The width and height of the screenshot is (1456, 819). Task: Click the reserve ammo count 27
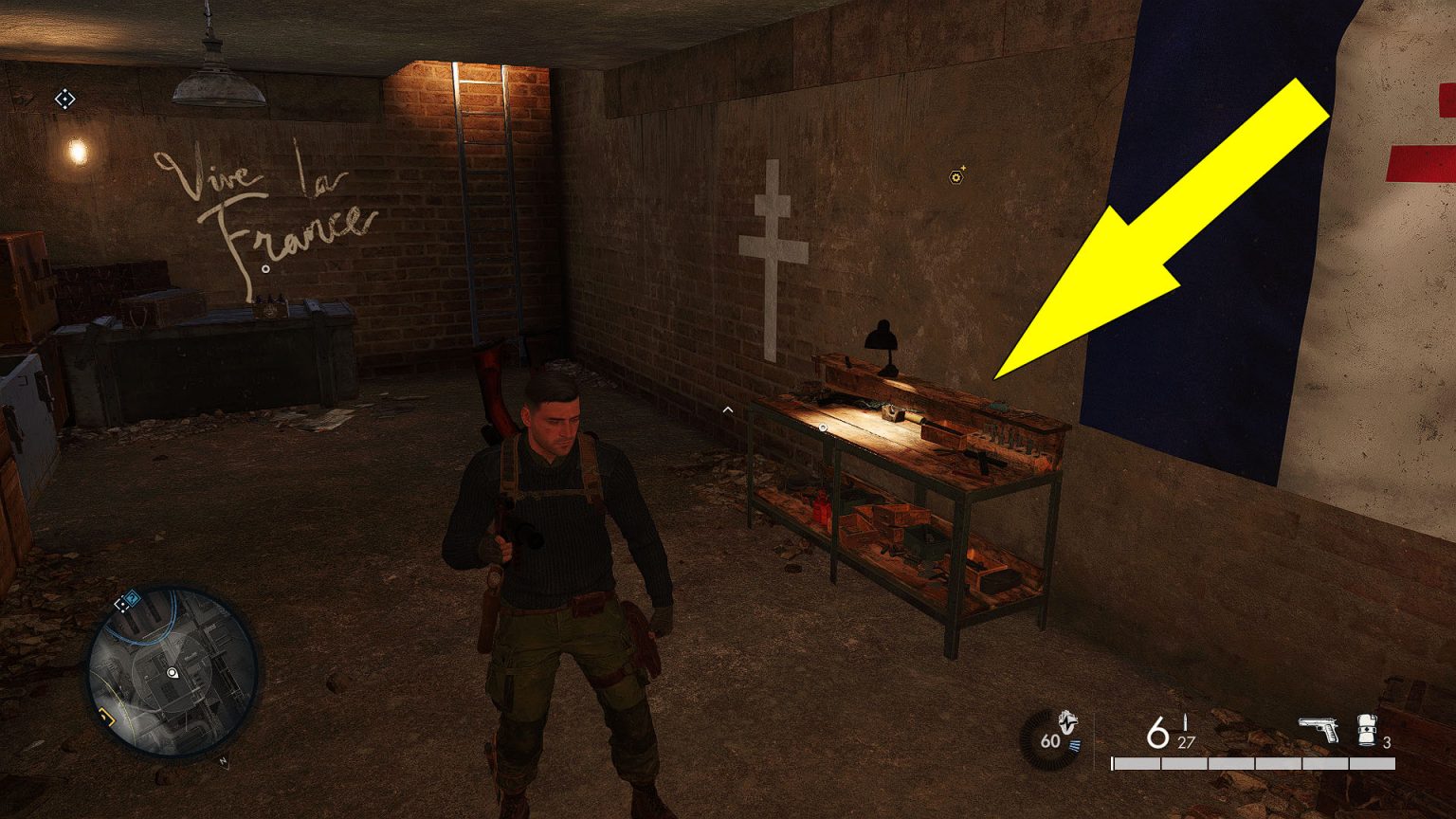1185,742
